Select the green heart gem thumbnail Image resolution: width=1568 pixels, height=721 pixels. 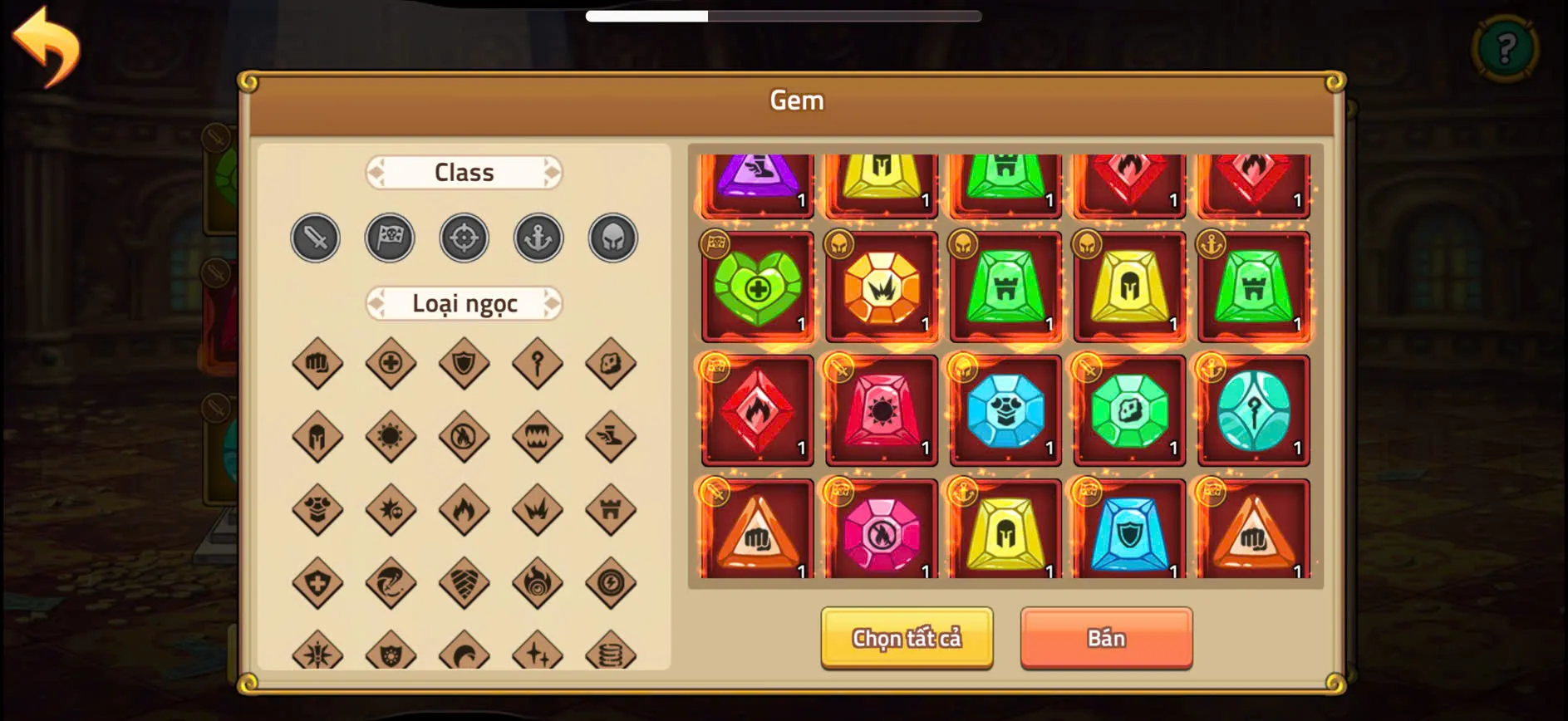[x=757, y=288]
